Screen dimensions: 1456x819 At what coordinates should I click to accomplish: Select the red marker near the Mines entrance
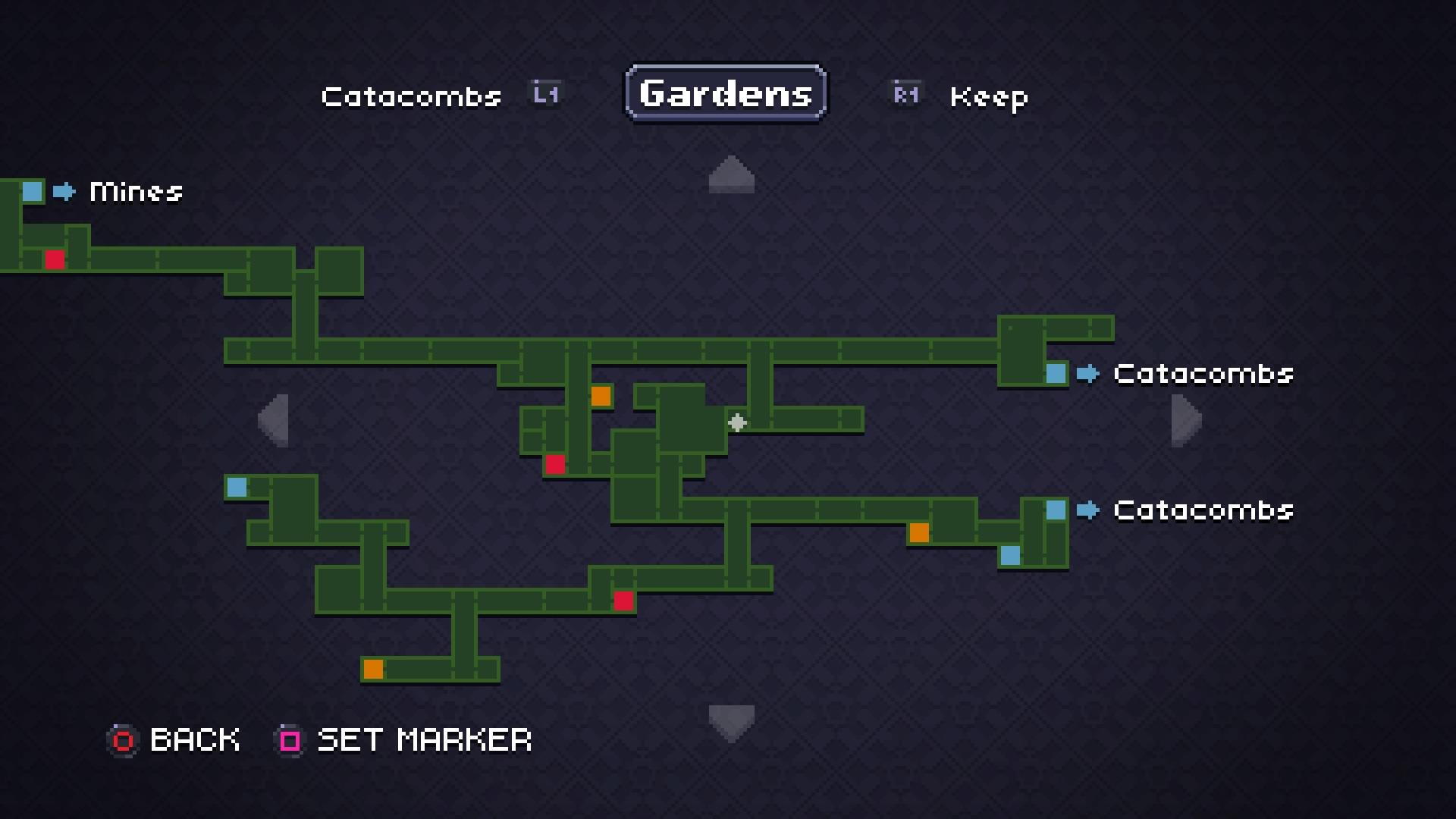[53, 259]
